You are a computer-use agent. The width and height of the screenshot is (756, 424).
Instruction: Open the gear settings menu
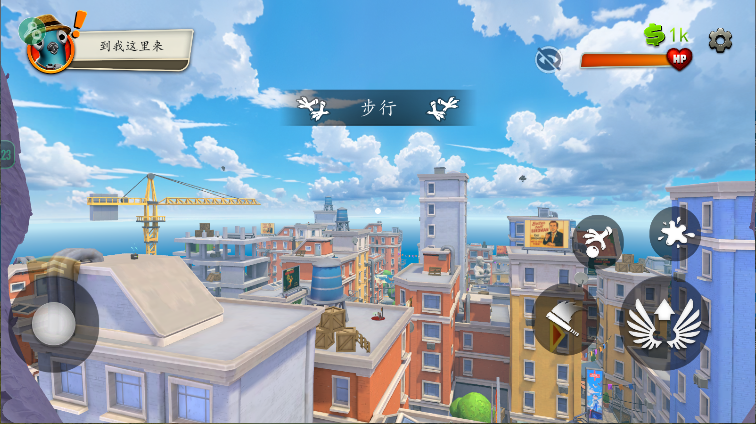pos(720,40)
